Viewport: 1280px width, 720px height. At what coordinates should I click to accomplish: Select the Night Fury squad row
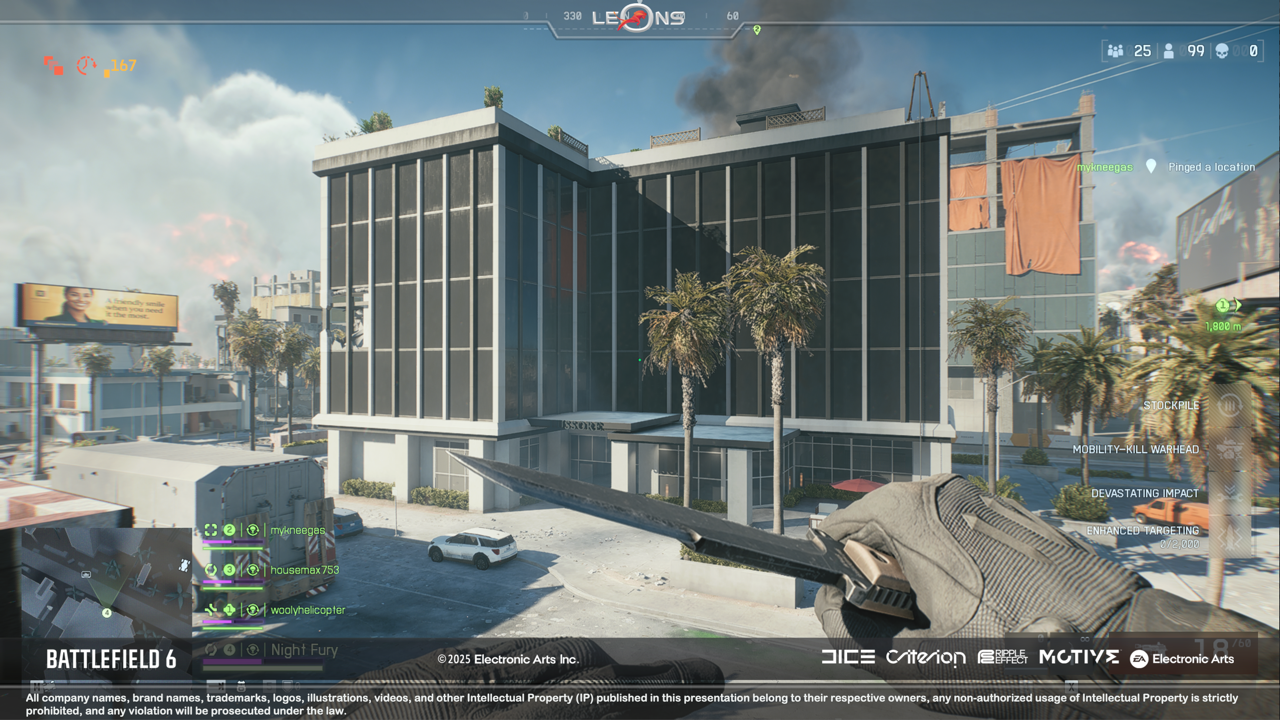(x=304, y=650)
